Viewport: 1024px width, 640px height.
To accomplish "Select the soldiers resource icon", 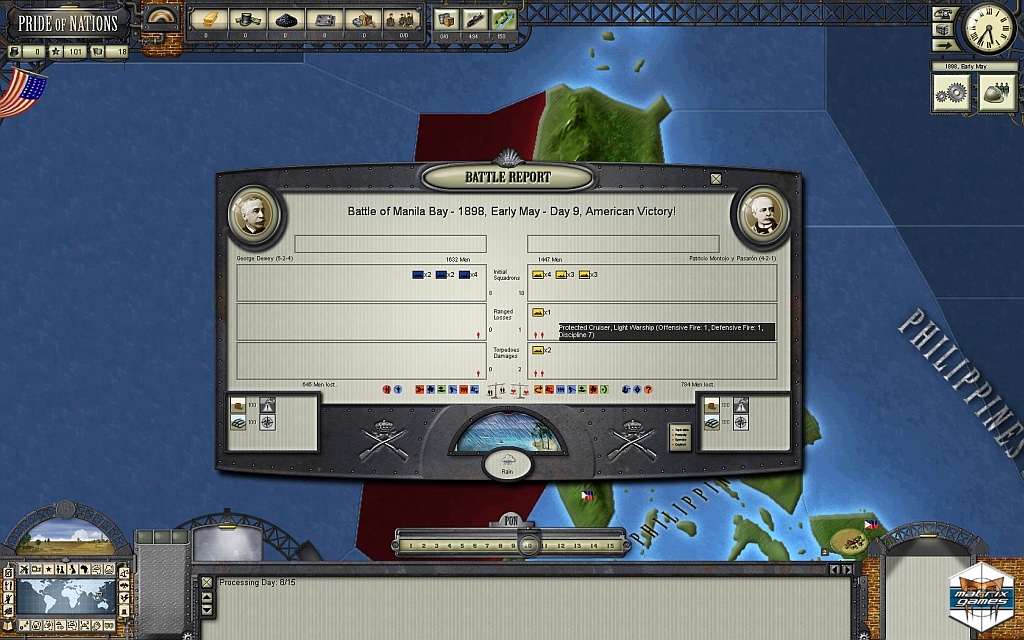I will tap(404, 20).
